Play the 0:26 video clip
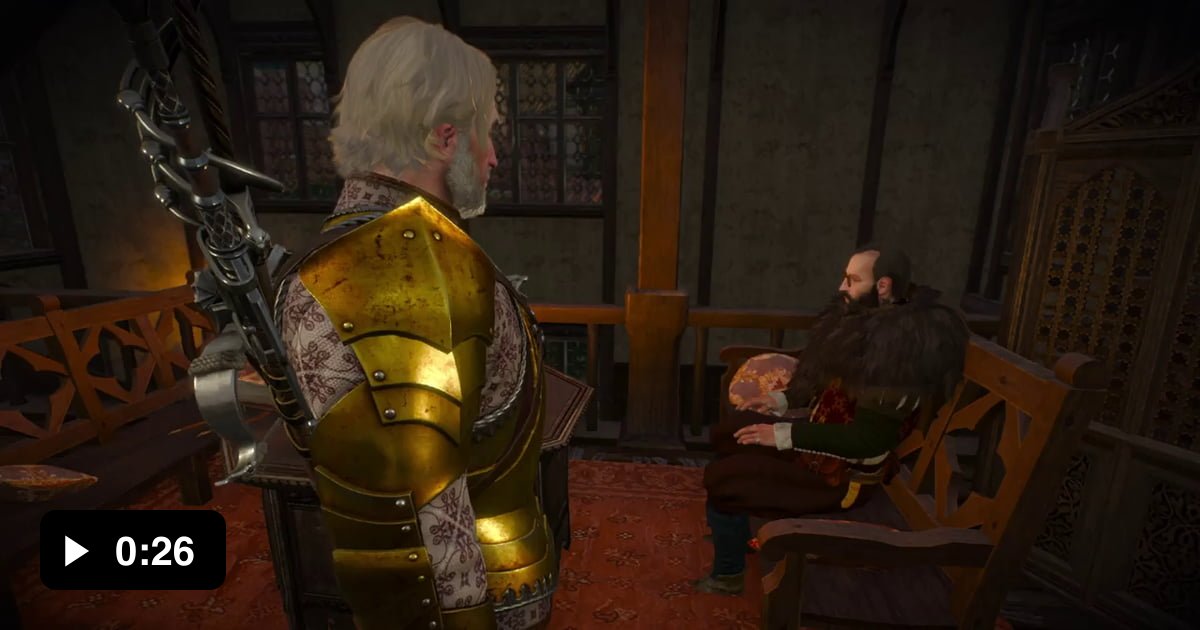1200x630 pixels. pyautogui.click(x=77, y=551)
